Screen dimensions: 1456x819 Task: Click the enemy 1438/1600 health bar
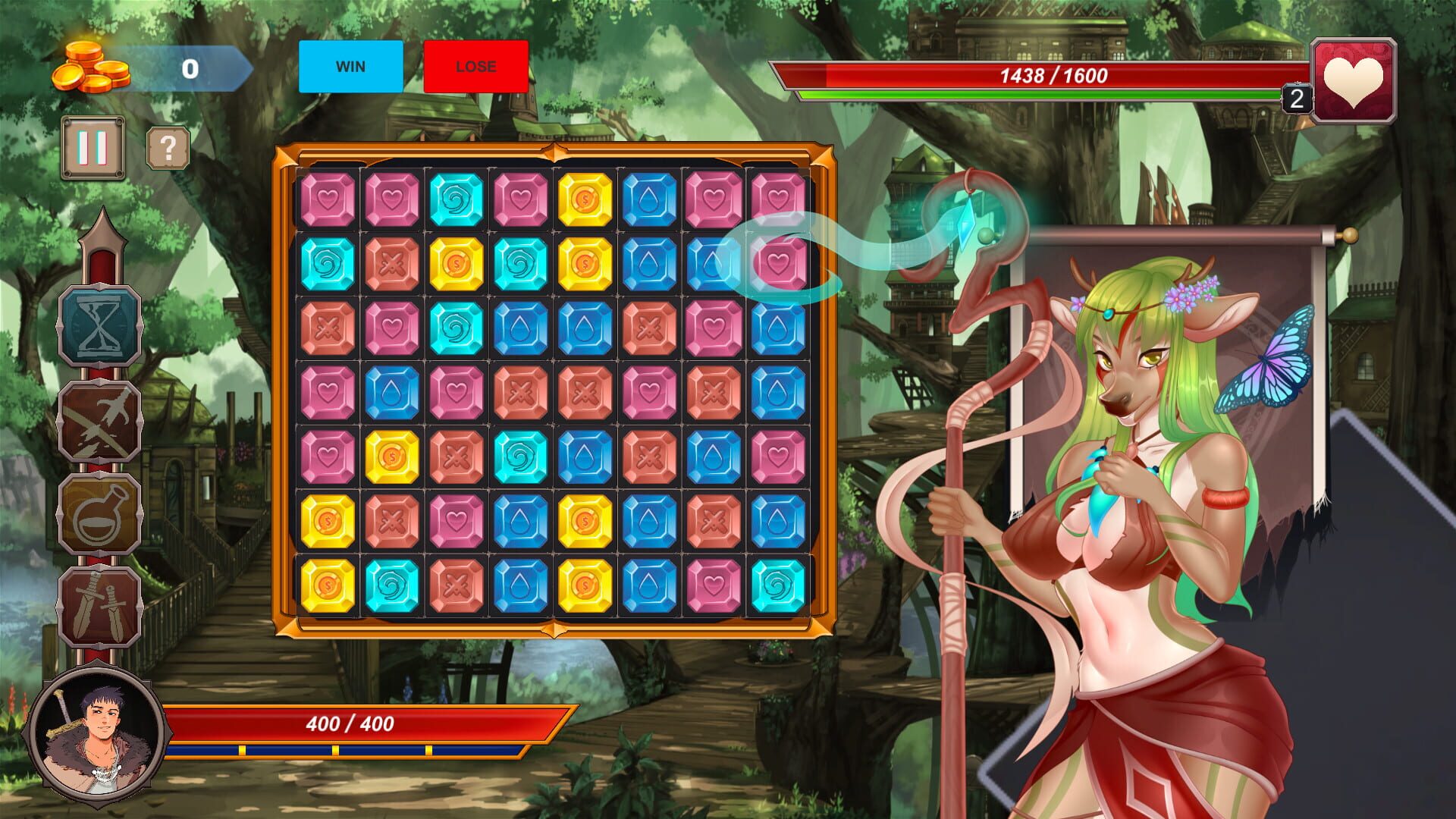coord(1054,76)
